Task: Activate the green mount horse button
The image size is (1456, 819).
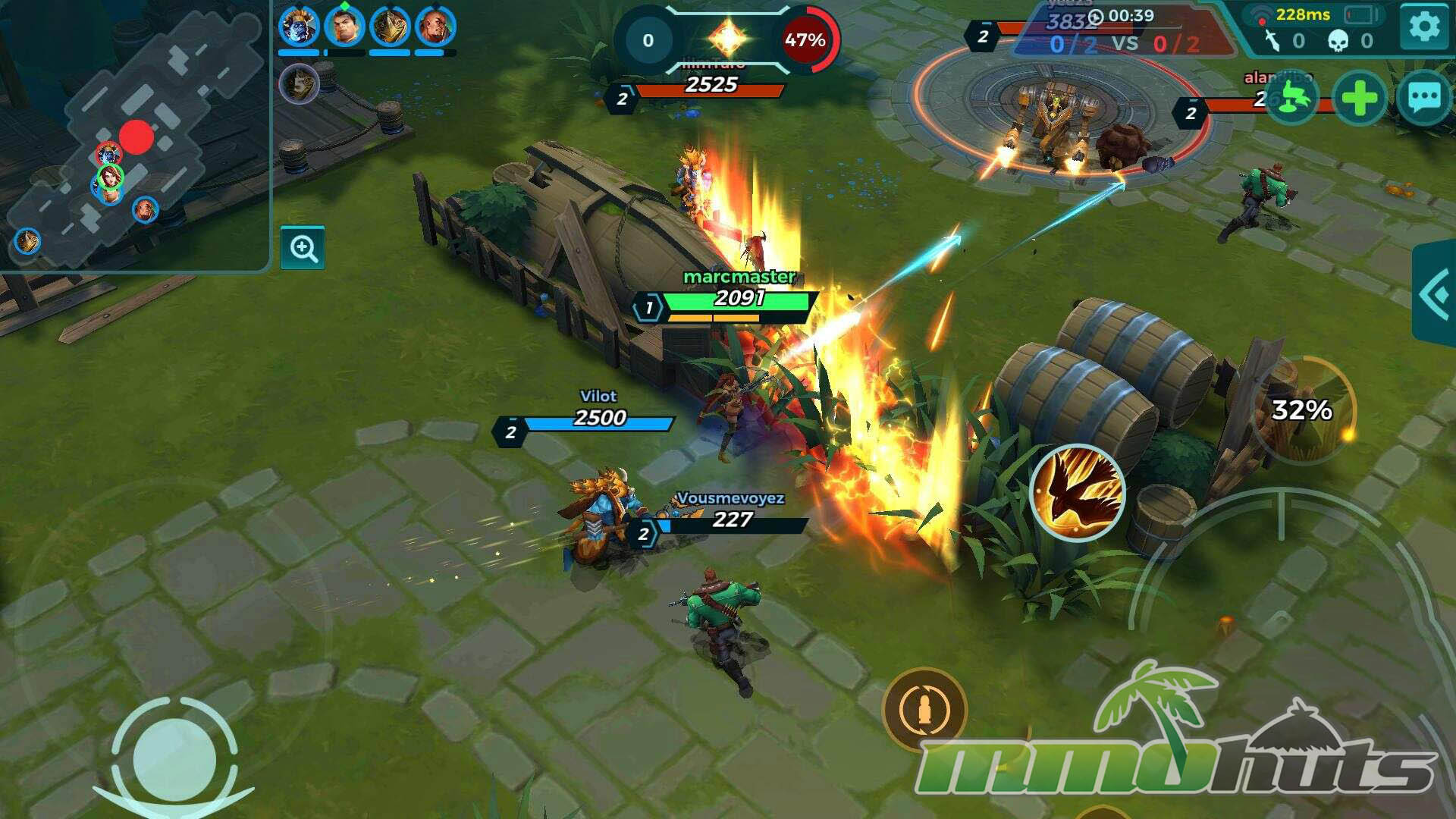Action: tap(1291, 98)
